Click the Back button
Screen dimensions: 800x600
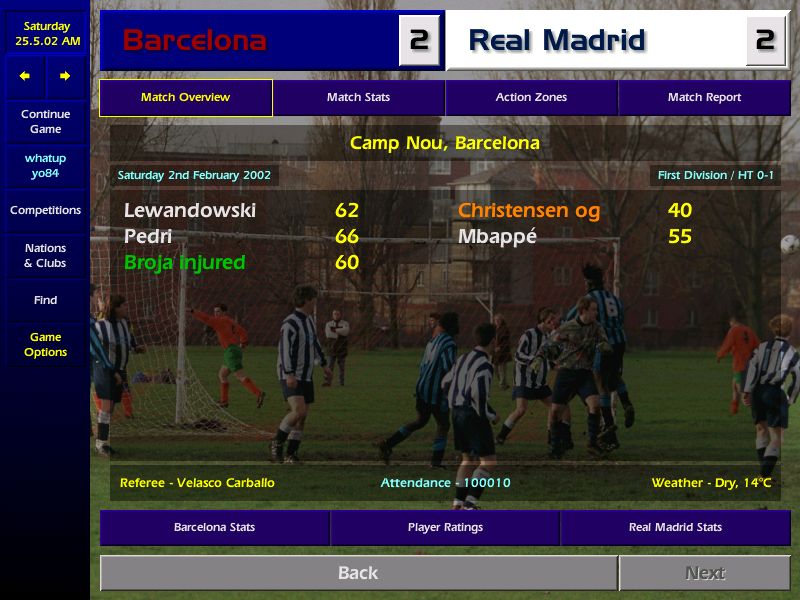(x=358, y=573)
